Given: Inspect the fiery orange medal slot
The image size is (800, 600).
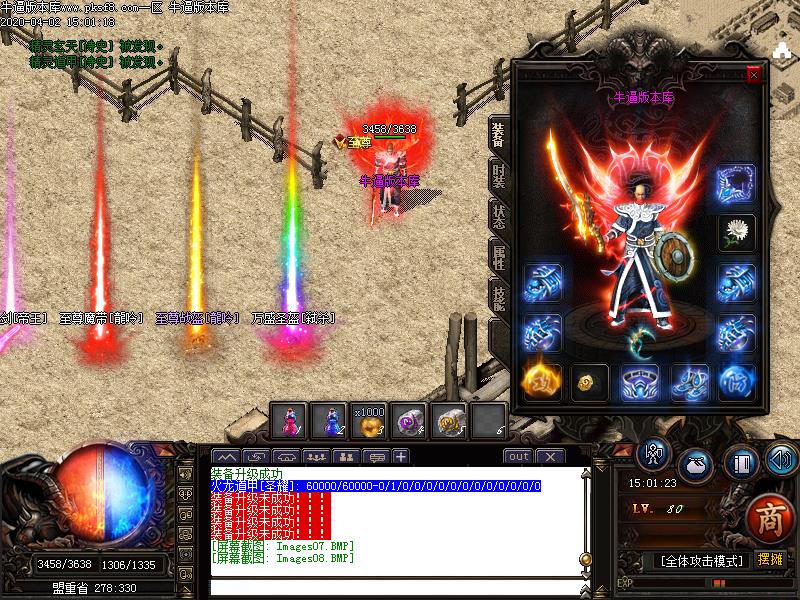Looking at the screenshot, I should coord(540,381).
